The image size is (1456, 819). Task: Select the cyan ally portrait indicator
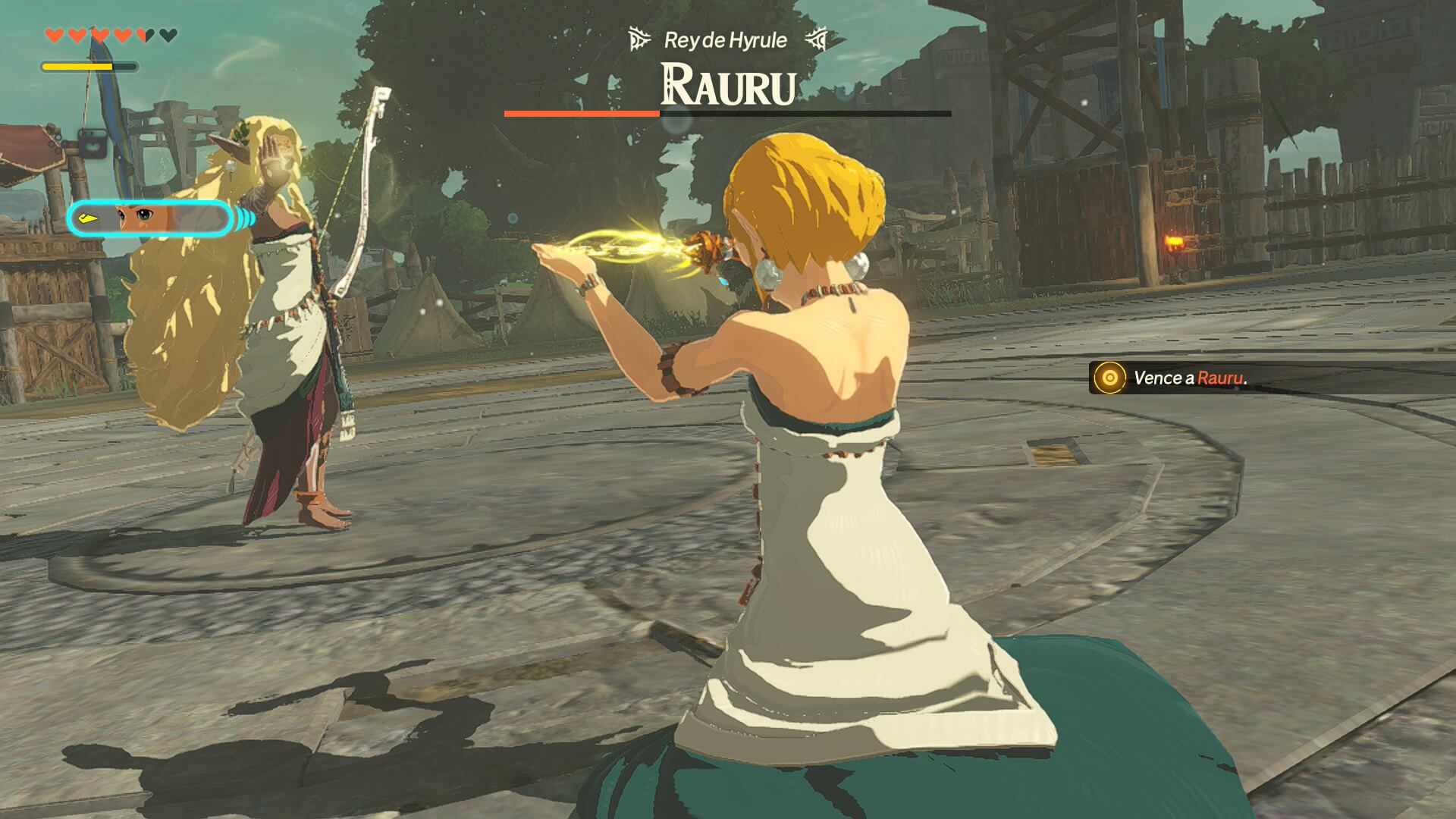tap(149, 219)
